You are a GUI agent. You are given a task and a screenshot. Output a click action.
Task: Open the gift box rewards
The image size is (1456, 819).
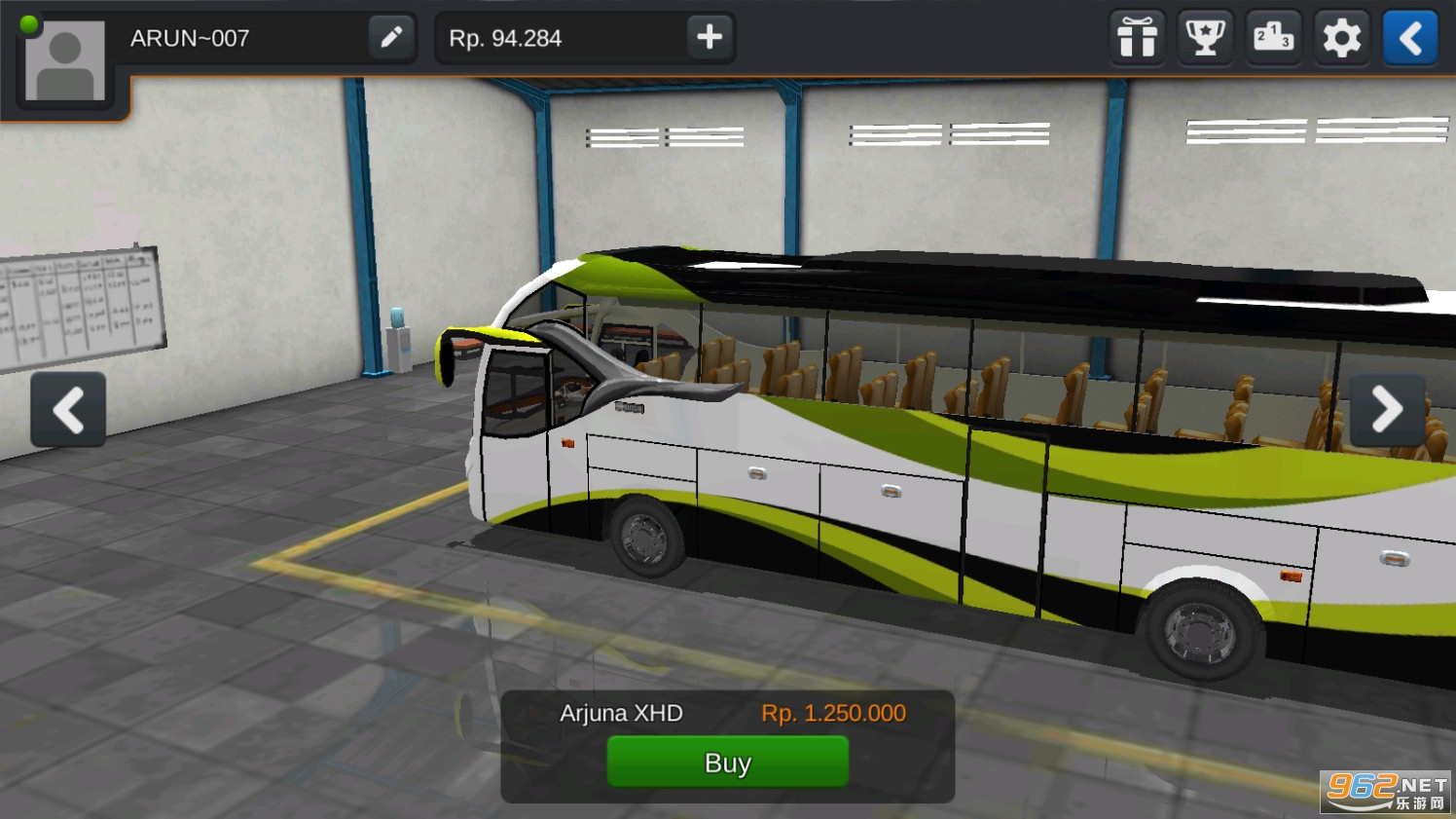click(1137, 38)
